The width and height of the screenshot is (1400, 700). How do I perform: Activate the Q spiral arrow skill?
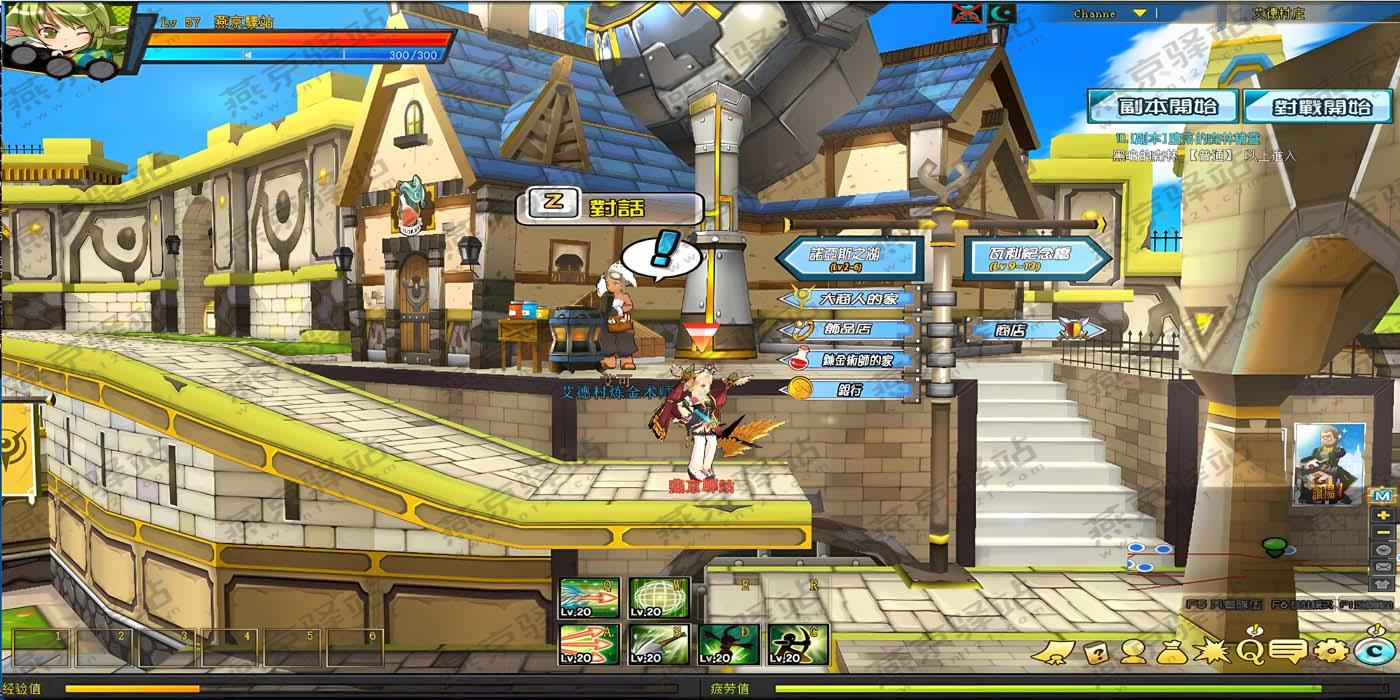pos(589,598)
